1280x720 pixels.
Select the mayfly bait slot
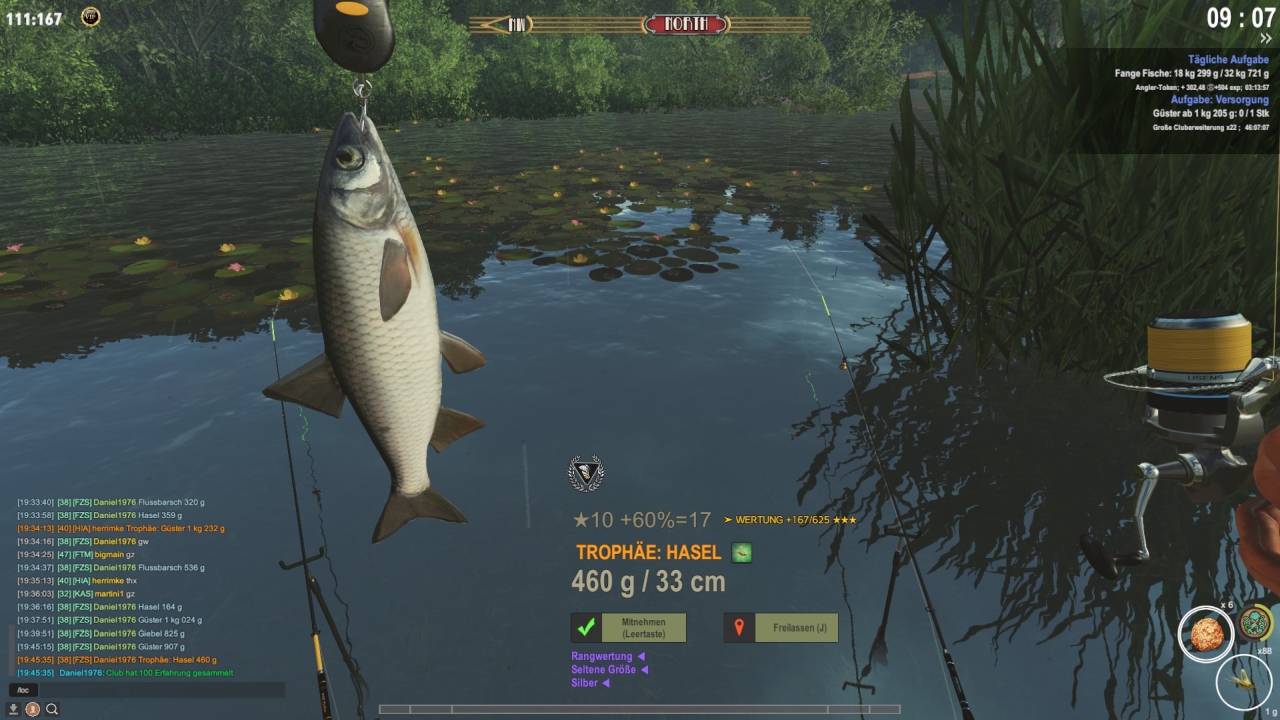(1243, 680)
